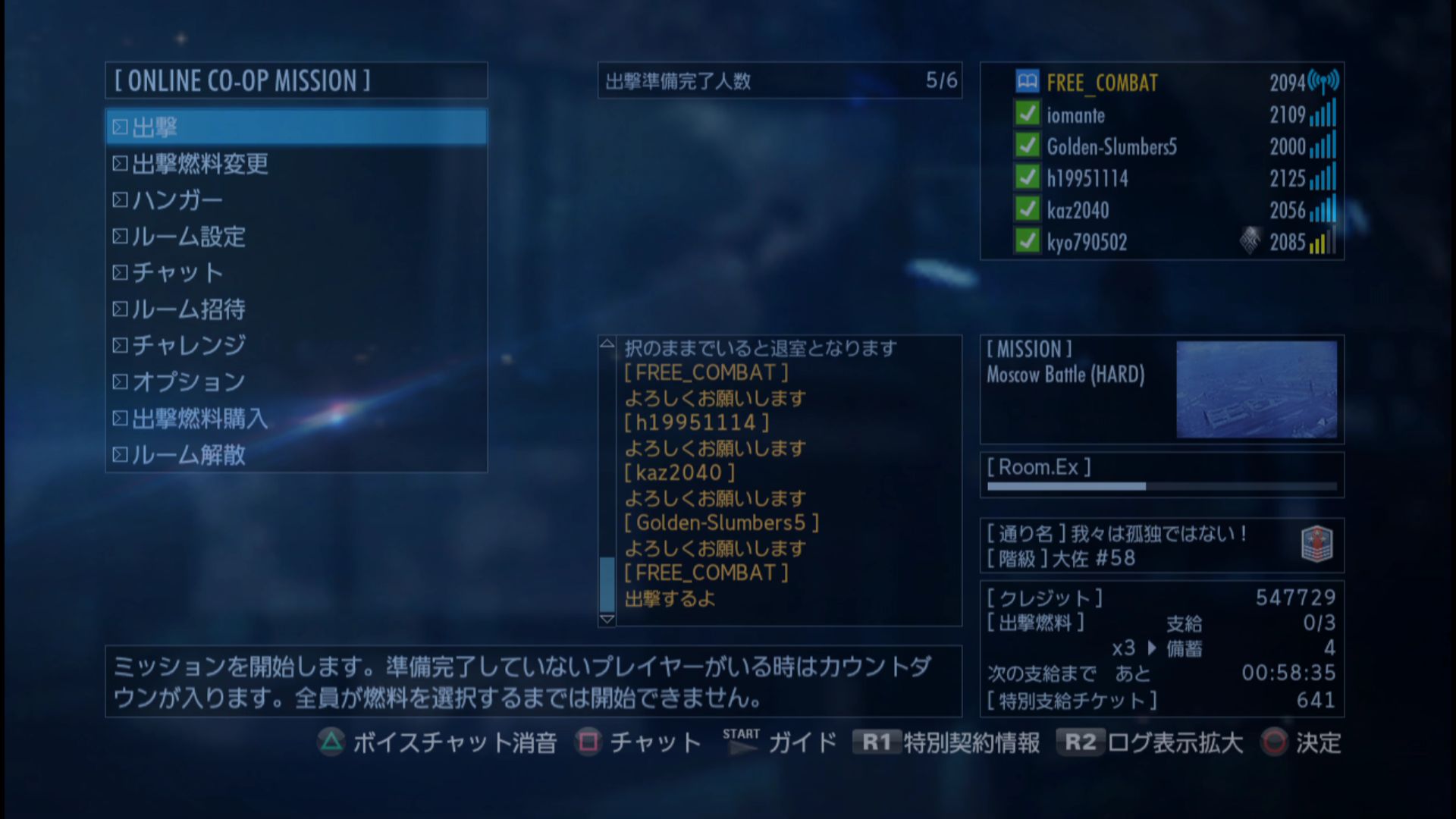Click the Moscow Battle mission thumbnail
Image resolution: width=1456 pixels, height=819 pixels.
pos(1256,389)
